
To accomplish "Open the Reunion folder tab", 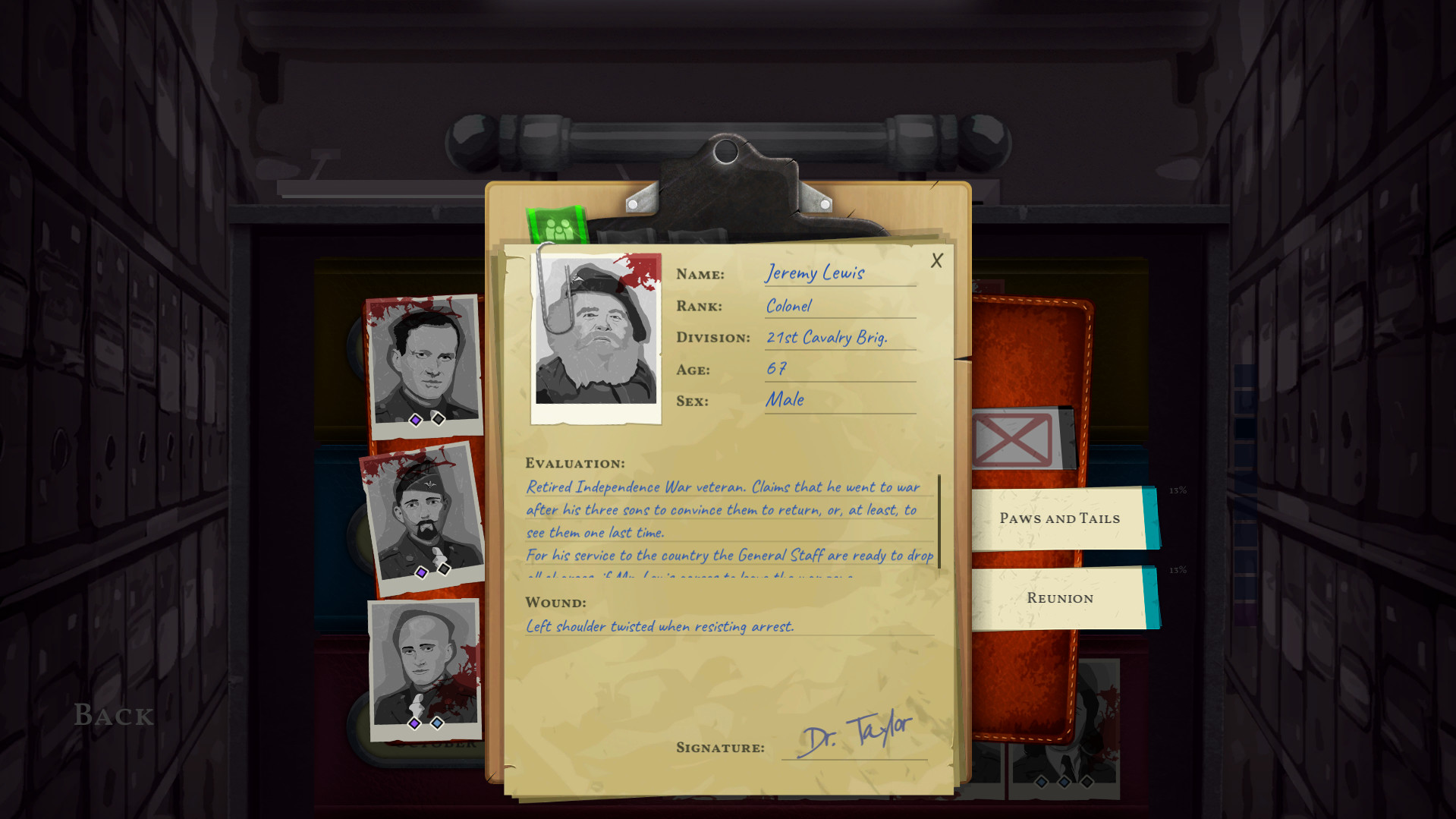I will (1062, 597).
